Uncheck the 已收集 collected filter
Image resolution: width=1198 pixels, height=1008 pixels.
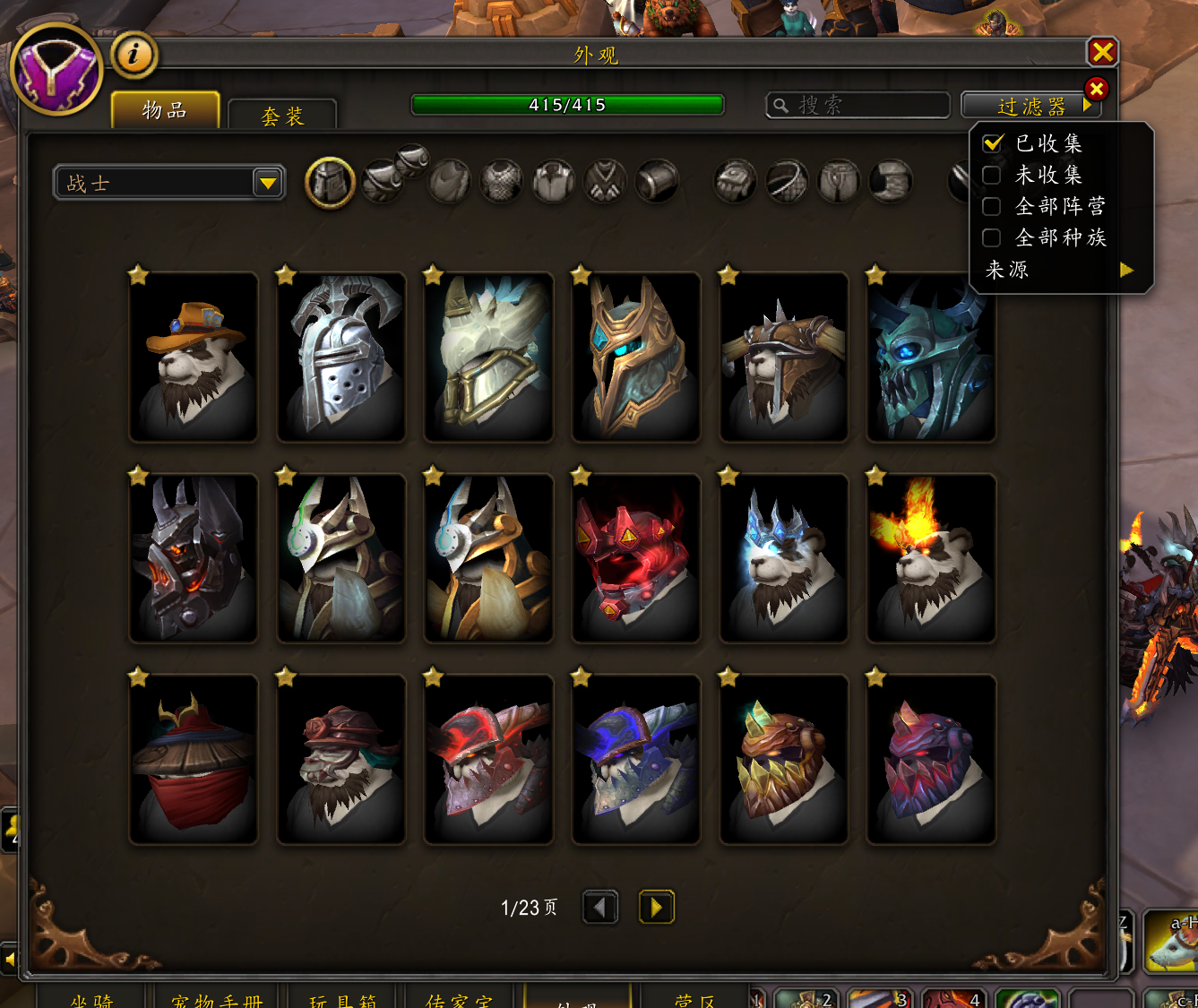pos(992,143)
